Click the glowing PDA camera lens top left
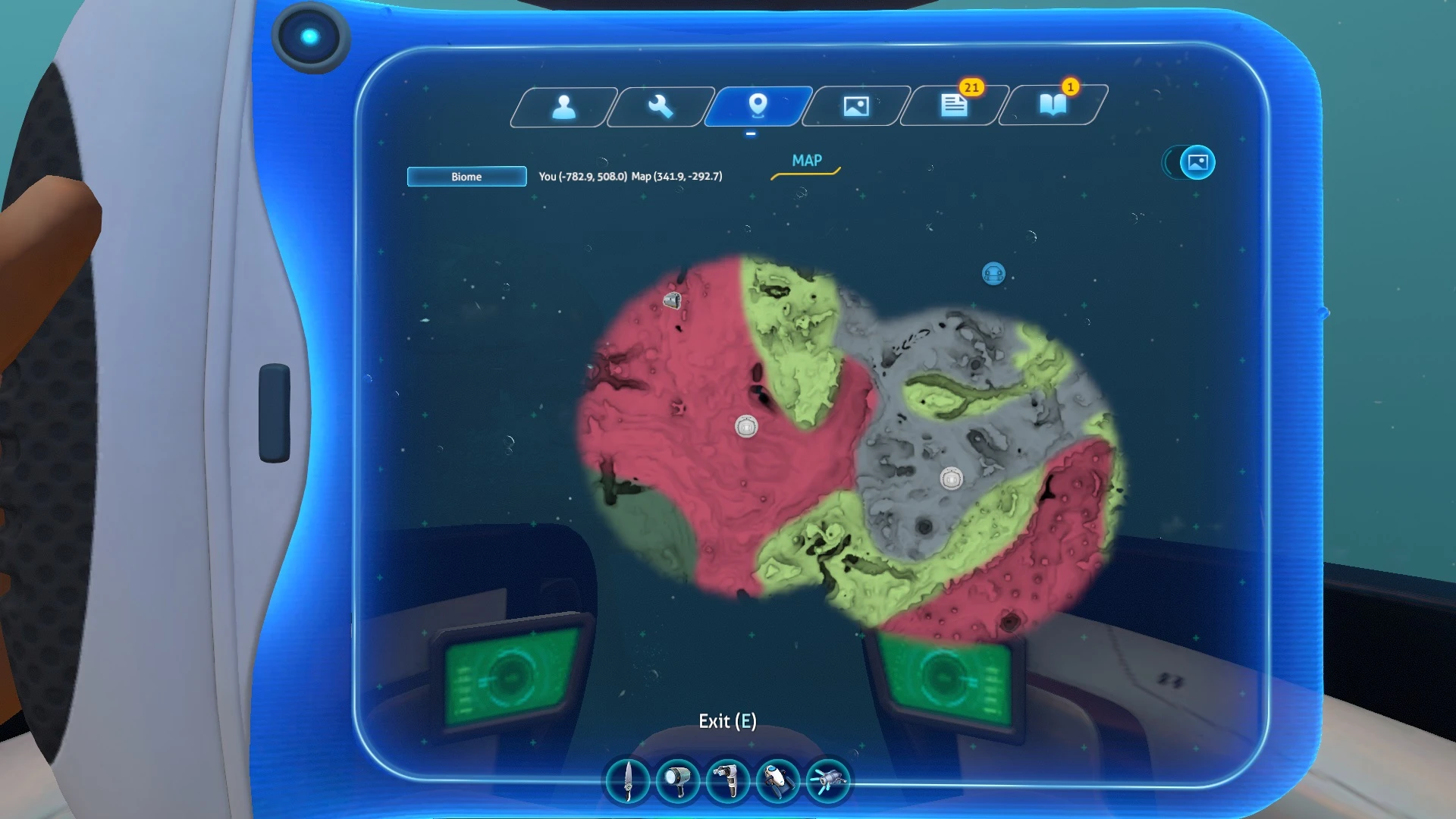Viewport: 1456px width, 819px height. coord(309,36)
